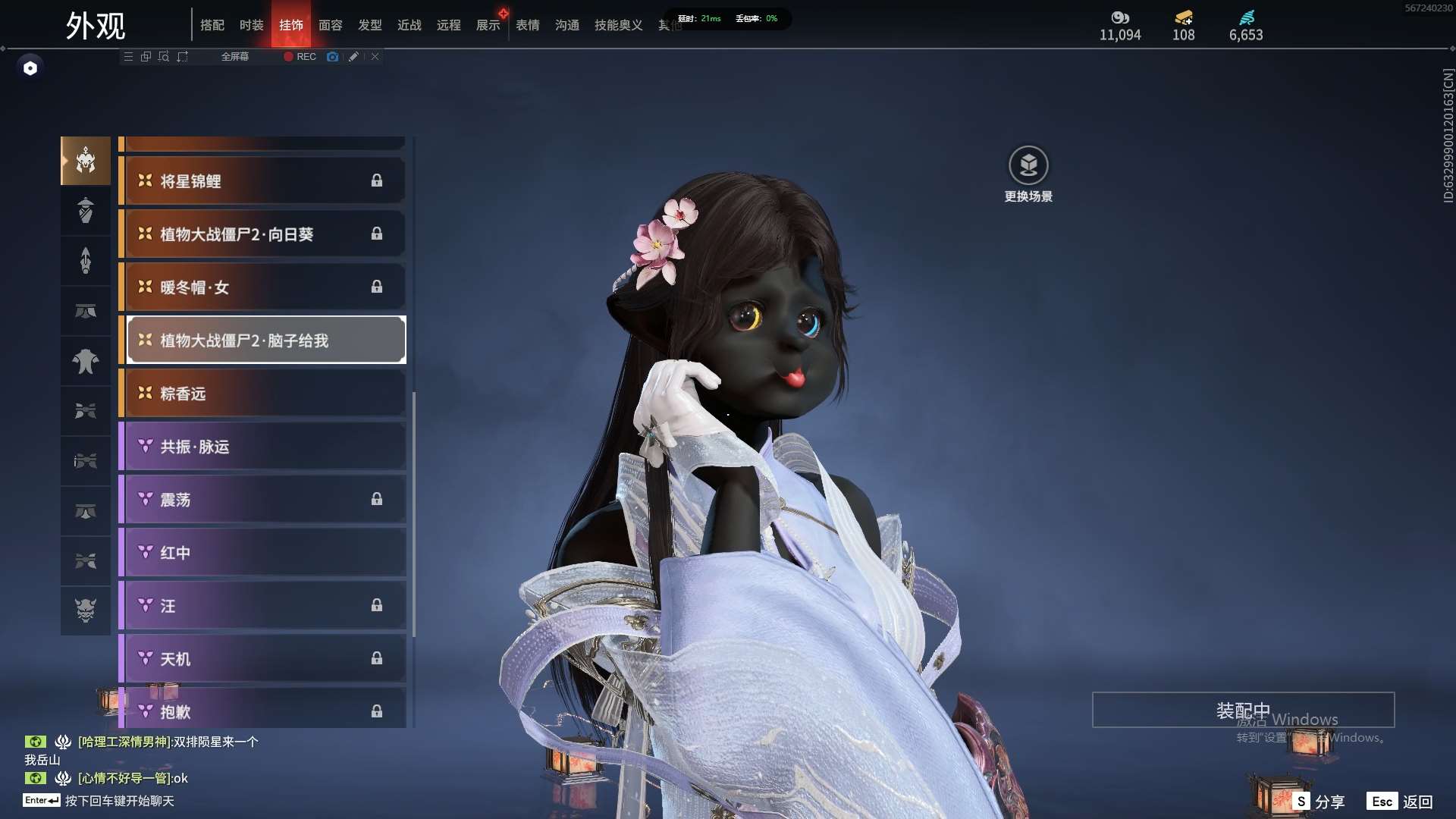Start recording with the REC button
Viewport: 1456px width, 819px height.
coord(300,57)
